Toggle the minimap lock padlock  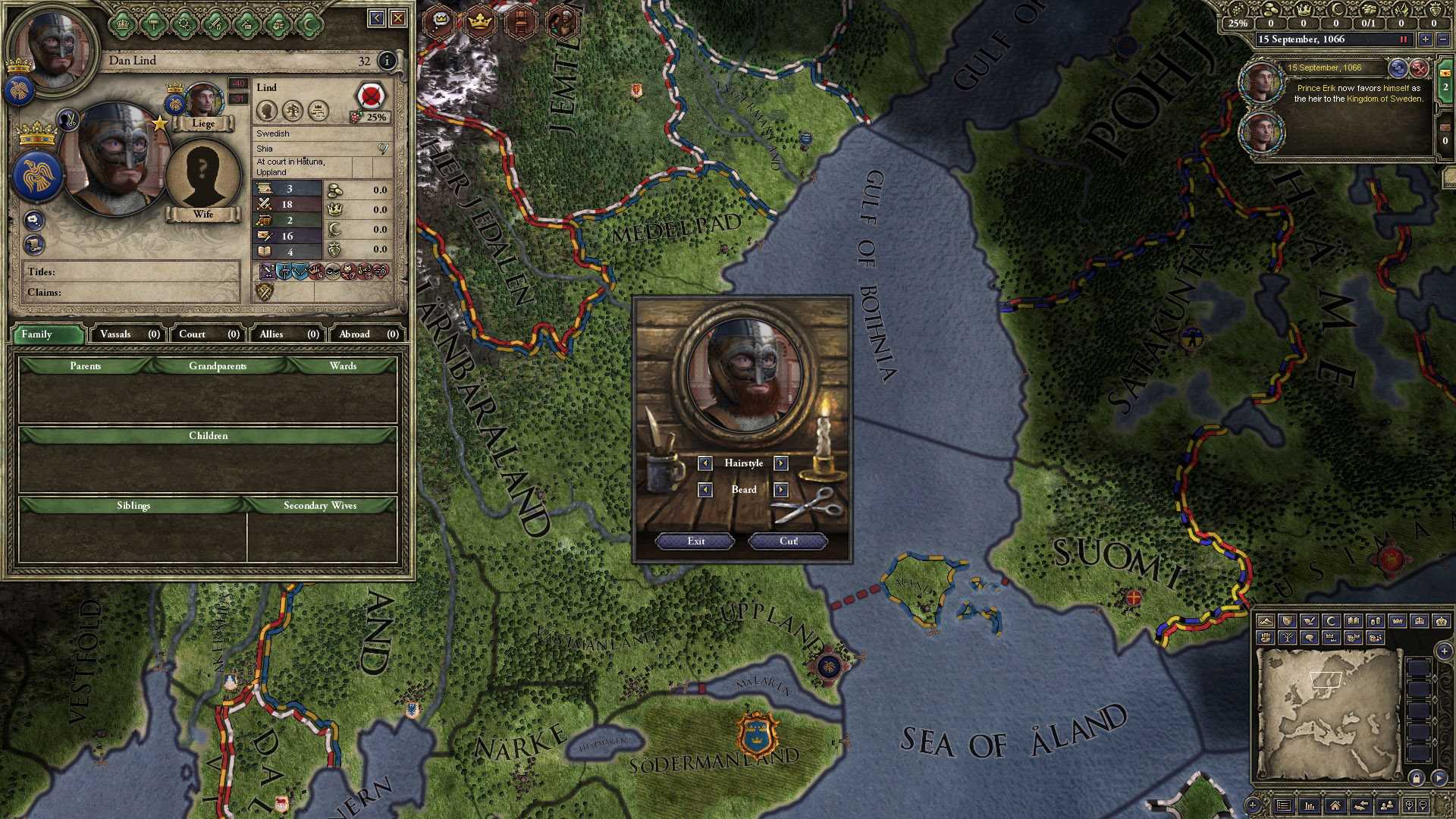click(1417, 778)
